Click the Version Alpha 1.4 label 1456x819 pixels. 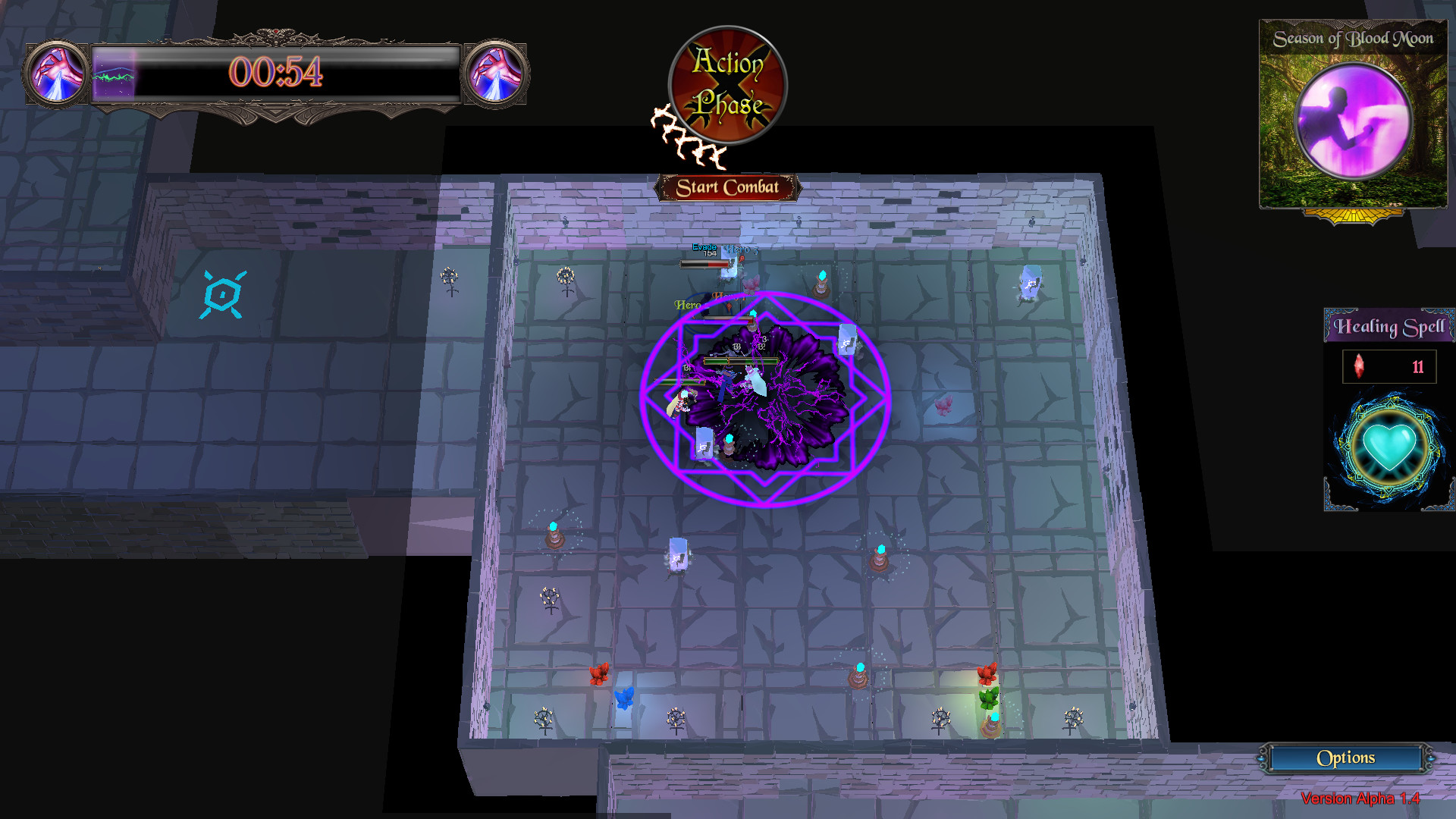pyautogui.click(x=1360, y=799)
